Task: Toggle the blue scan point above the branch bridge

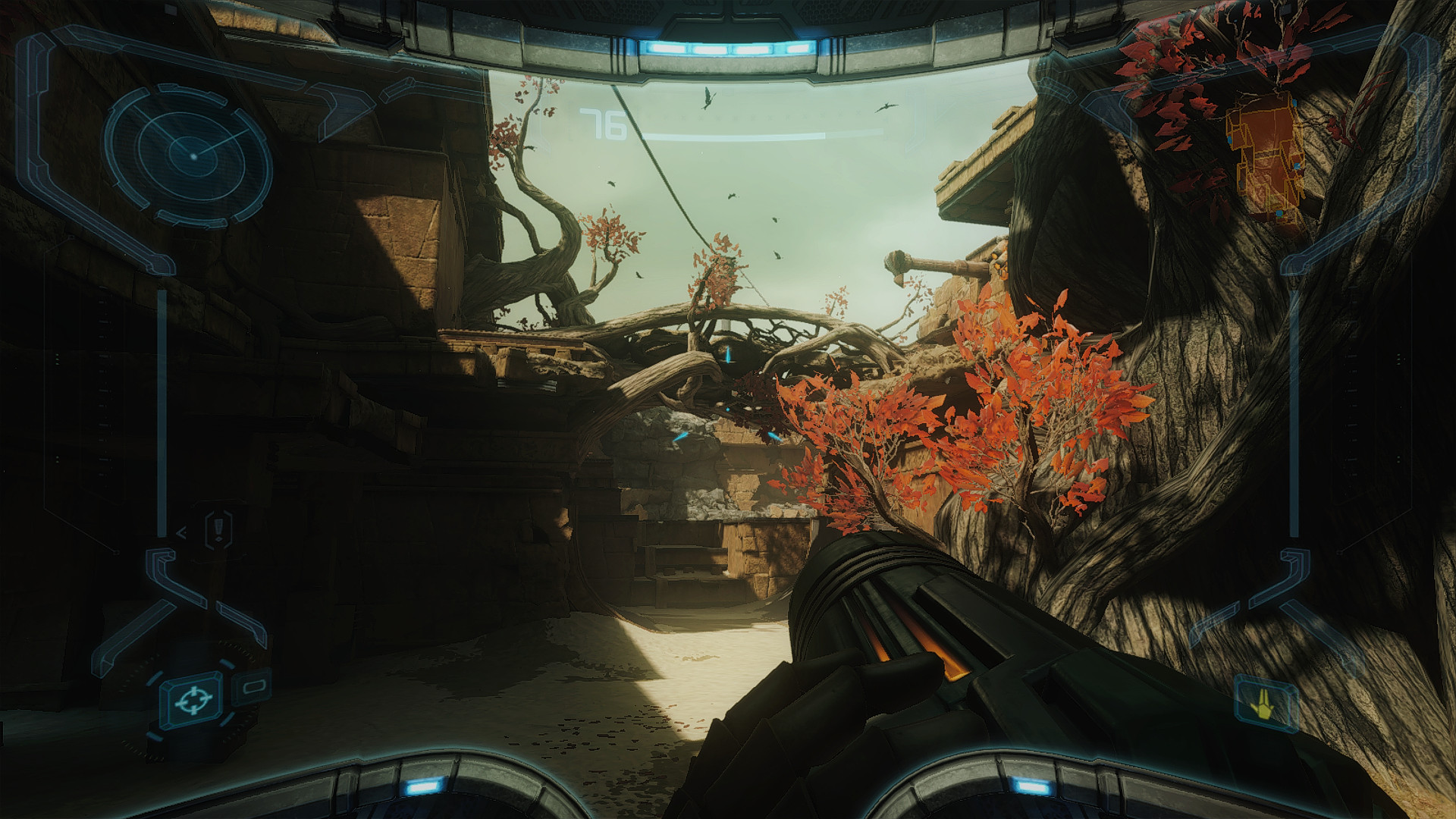Action: 726,353
